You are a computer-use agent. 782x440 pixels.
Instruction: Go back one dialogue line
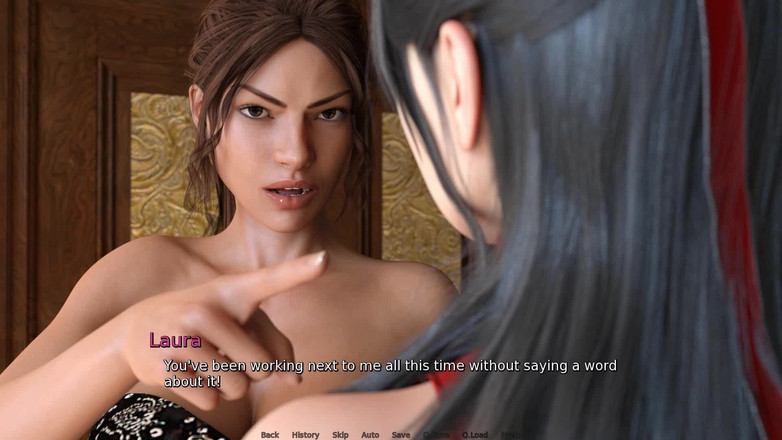(270, 435)
